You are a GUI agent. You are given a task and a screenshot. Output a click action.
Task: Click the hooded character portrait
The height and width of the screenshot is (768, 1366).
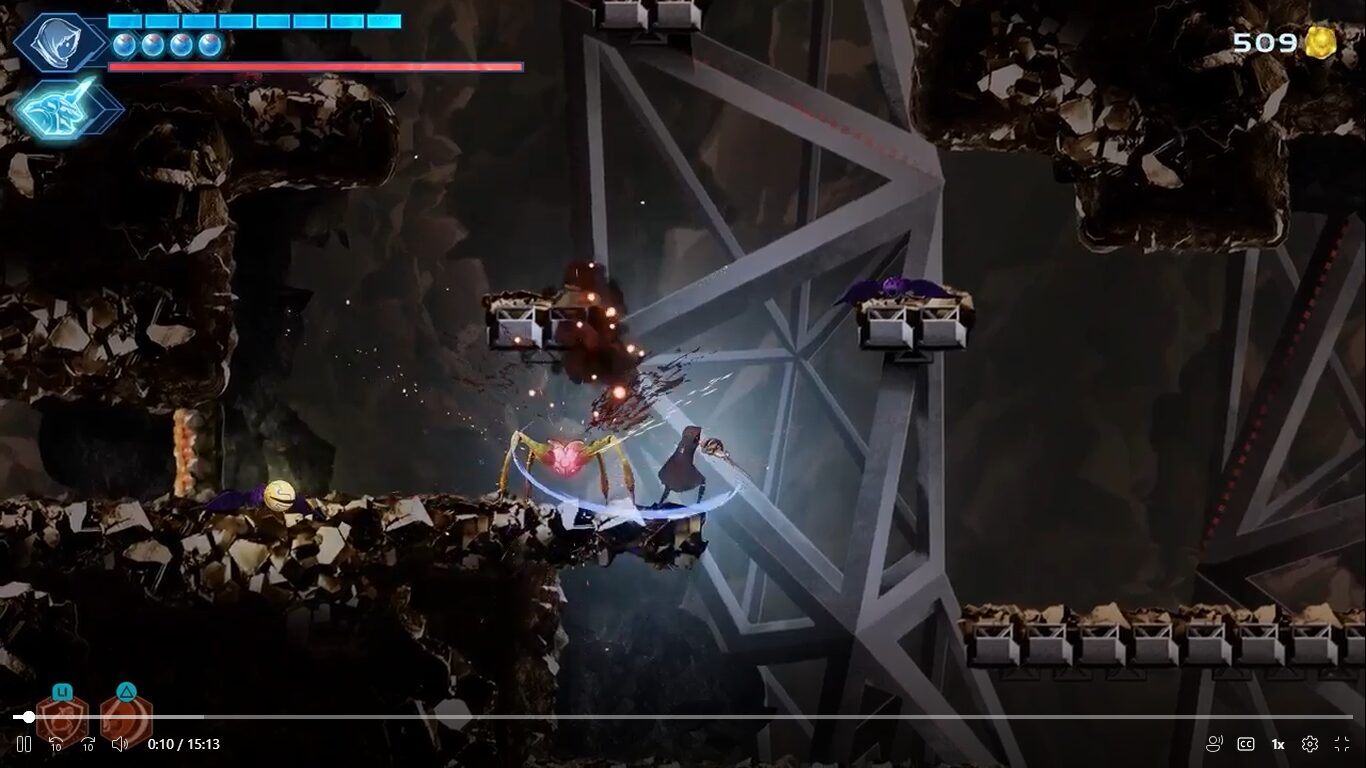(x=59, y=42)
